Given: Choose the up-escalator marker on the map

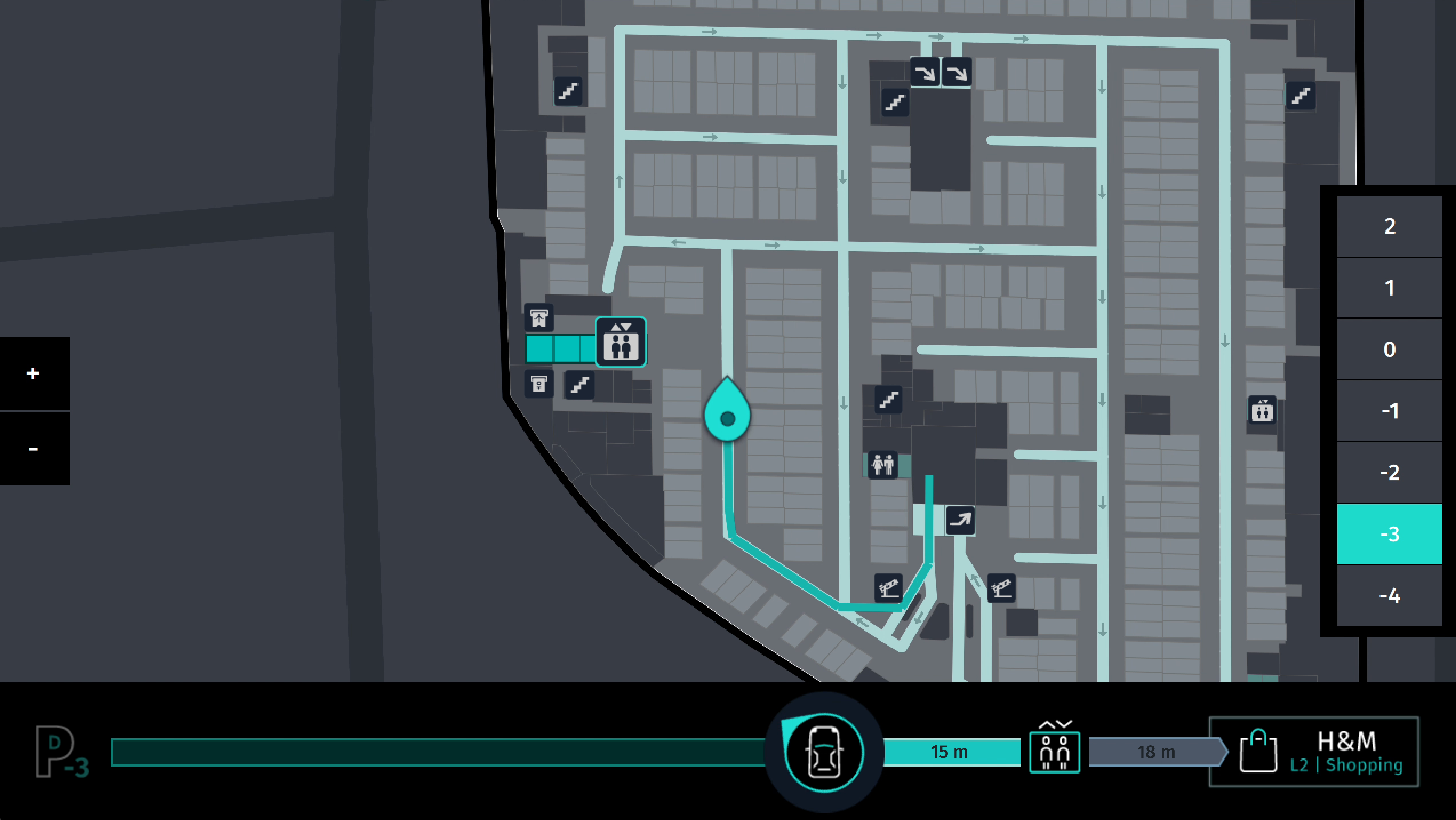Looking at the screenshot, I should click(960, 520).
